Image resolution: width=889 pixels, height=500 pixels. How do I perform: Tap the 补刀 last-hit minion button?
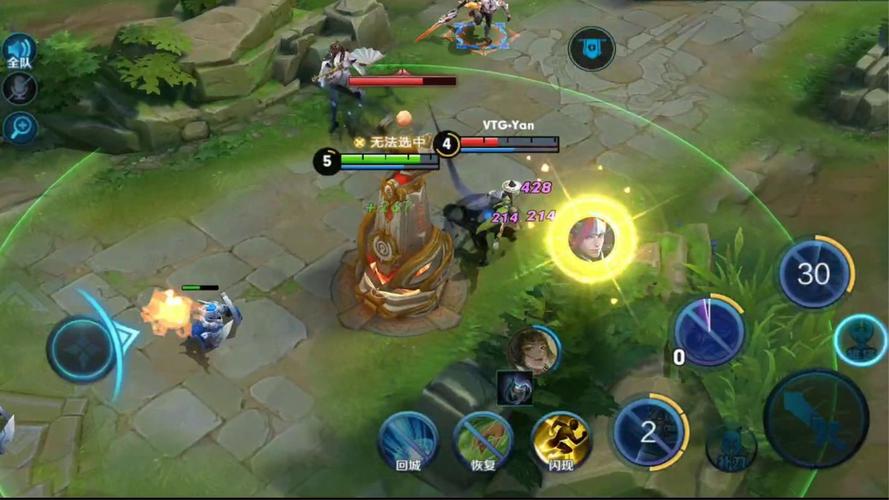730,449
